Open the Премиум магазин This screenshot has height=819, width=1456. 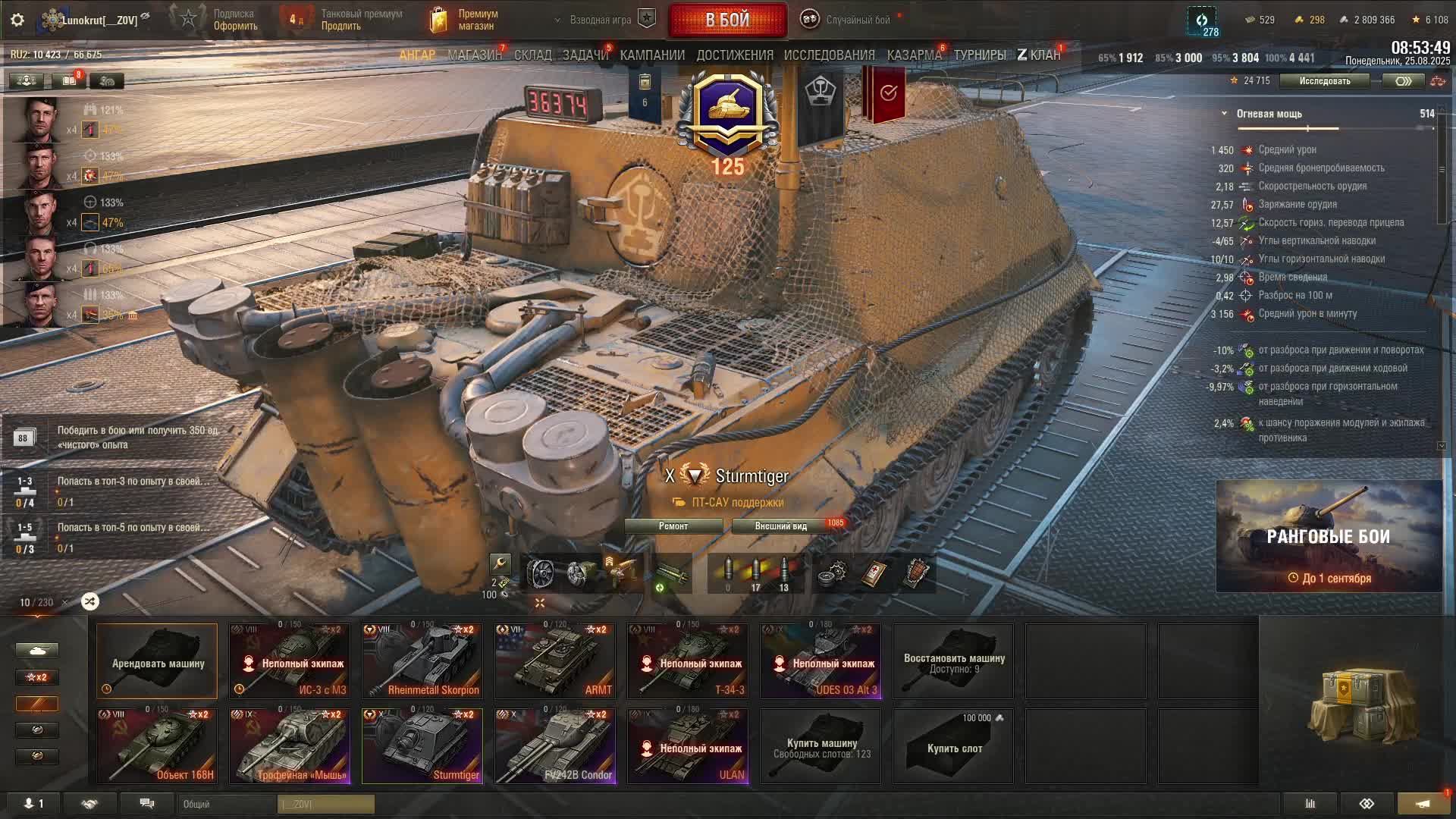(464, 20)
